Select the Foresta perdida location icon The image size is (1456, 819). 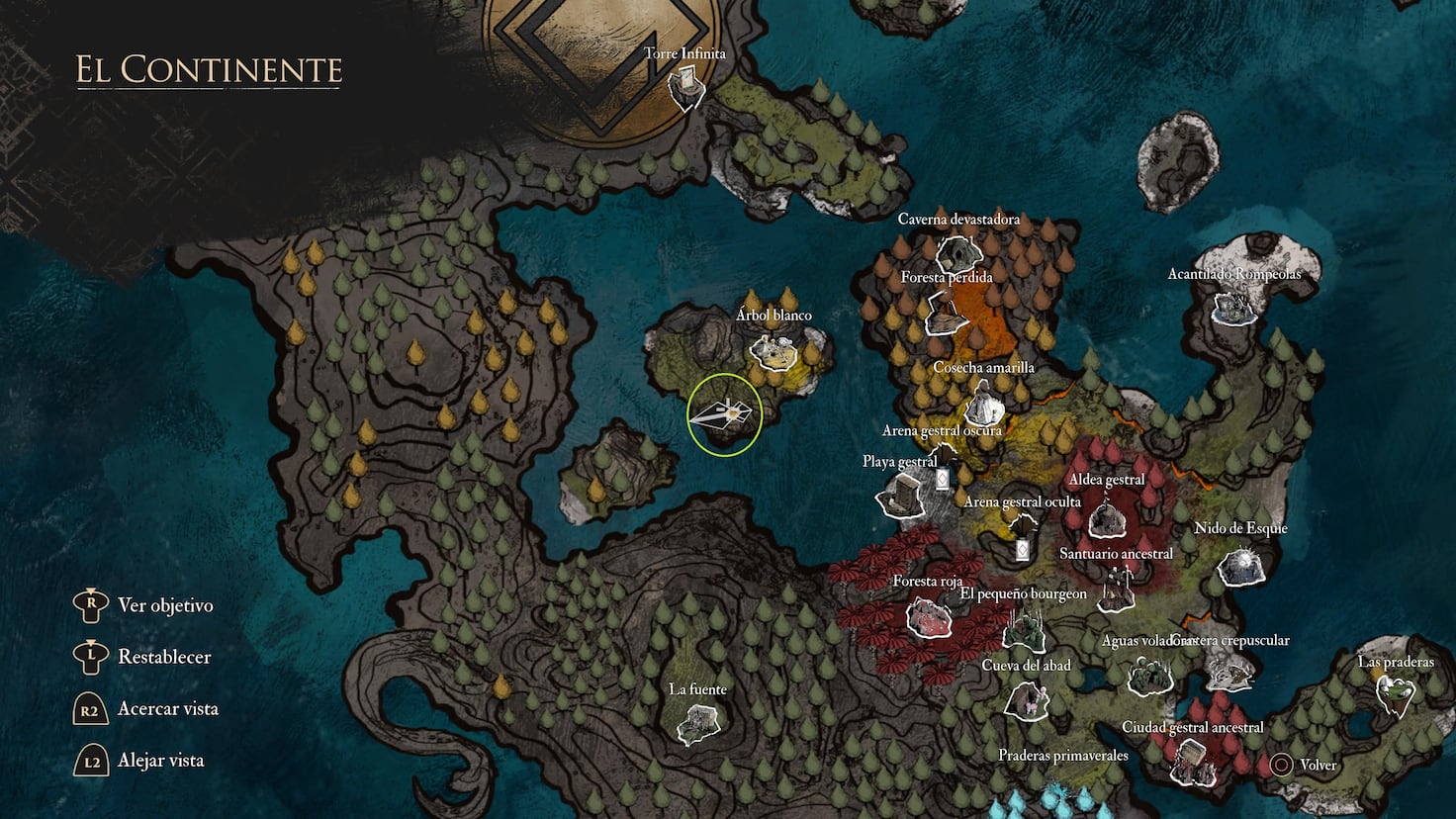[x=947, y=314]
